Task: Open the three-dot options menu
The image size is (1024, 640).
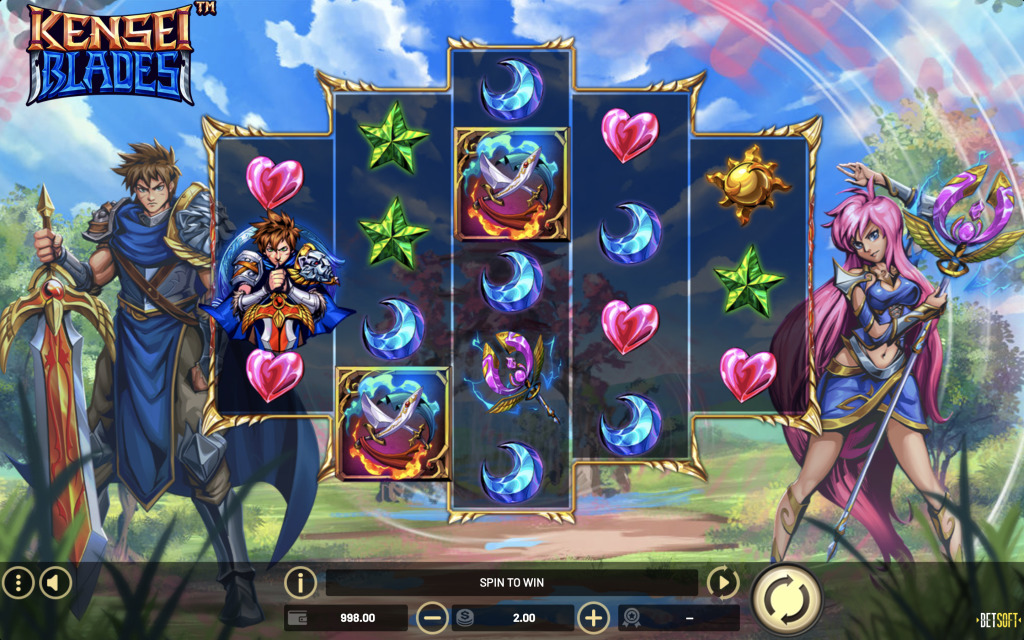Action: pyautogui.click(x=18, y=582)
